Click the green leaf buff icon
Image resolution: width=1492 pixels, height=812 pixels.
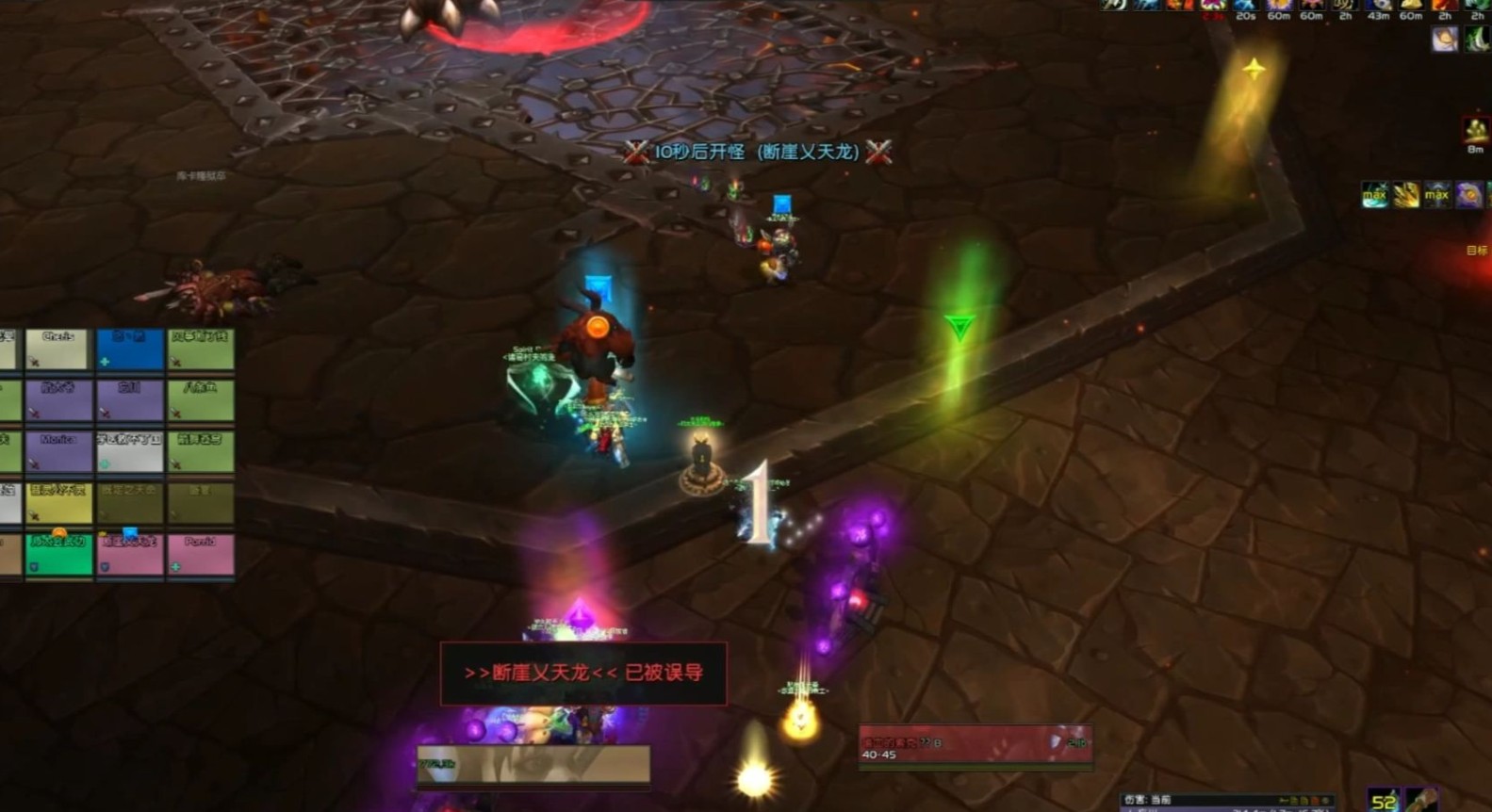pos(1477,40)
